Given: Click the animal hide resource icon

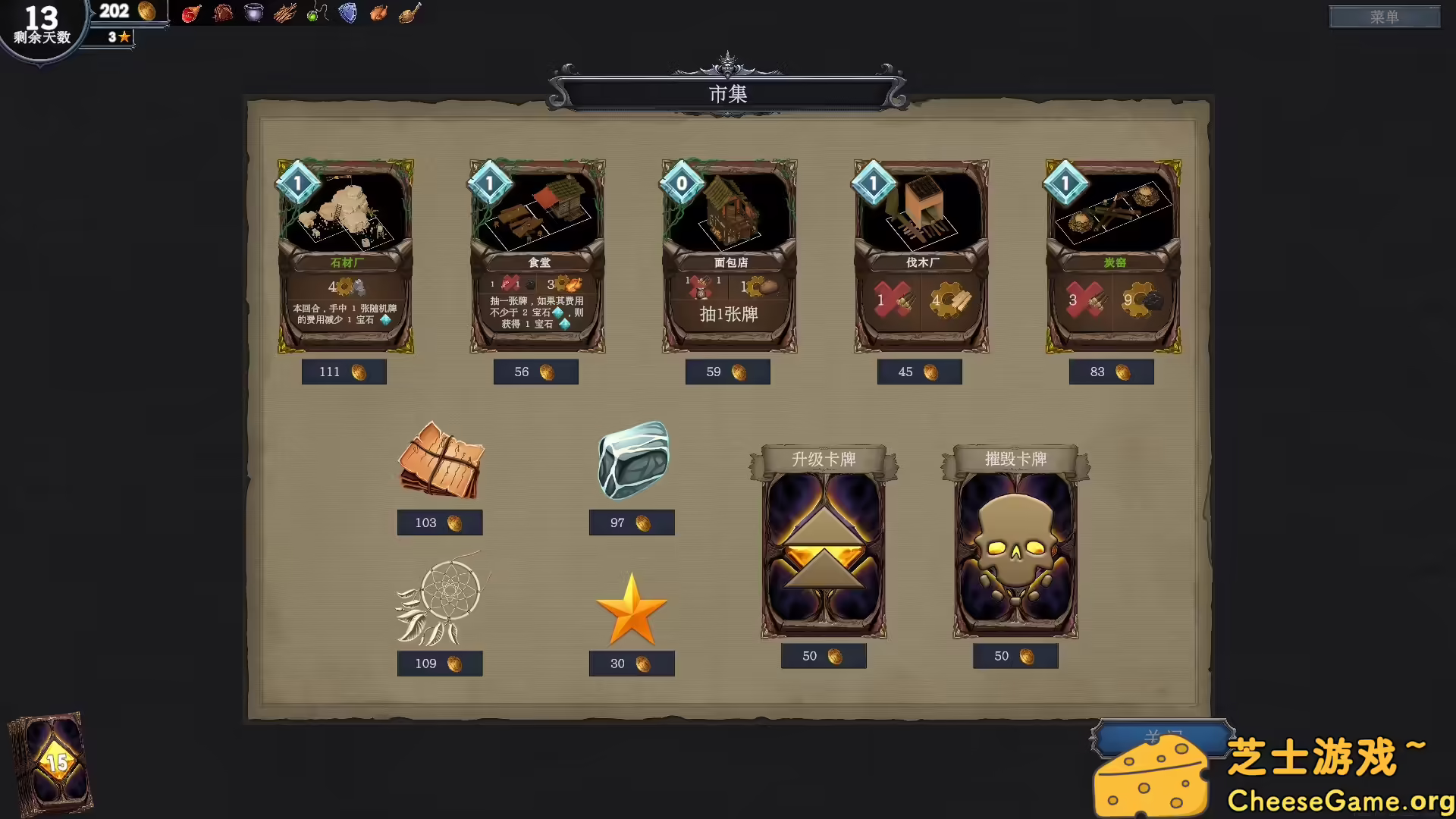Looking at the screenshot, I should click(222, 12).
